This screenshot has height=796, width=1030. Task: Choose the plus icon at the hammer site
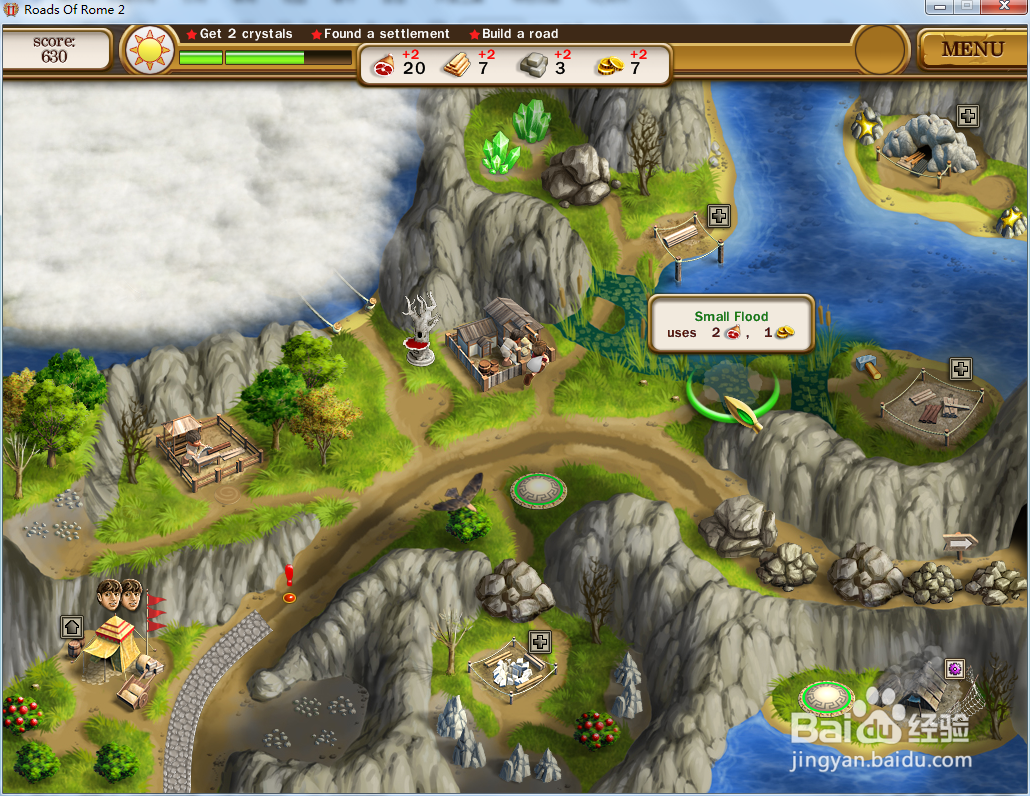point(960,369)
